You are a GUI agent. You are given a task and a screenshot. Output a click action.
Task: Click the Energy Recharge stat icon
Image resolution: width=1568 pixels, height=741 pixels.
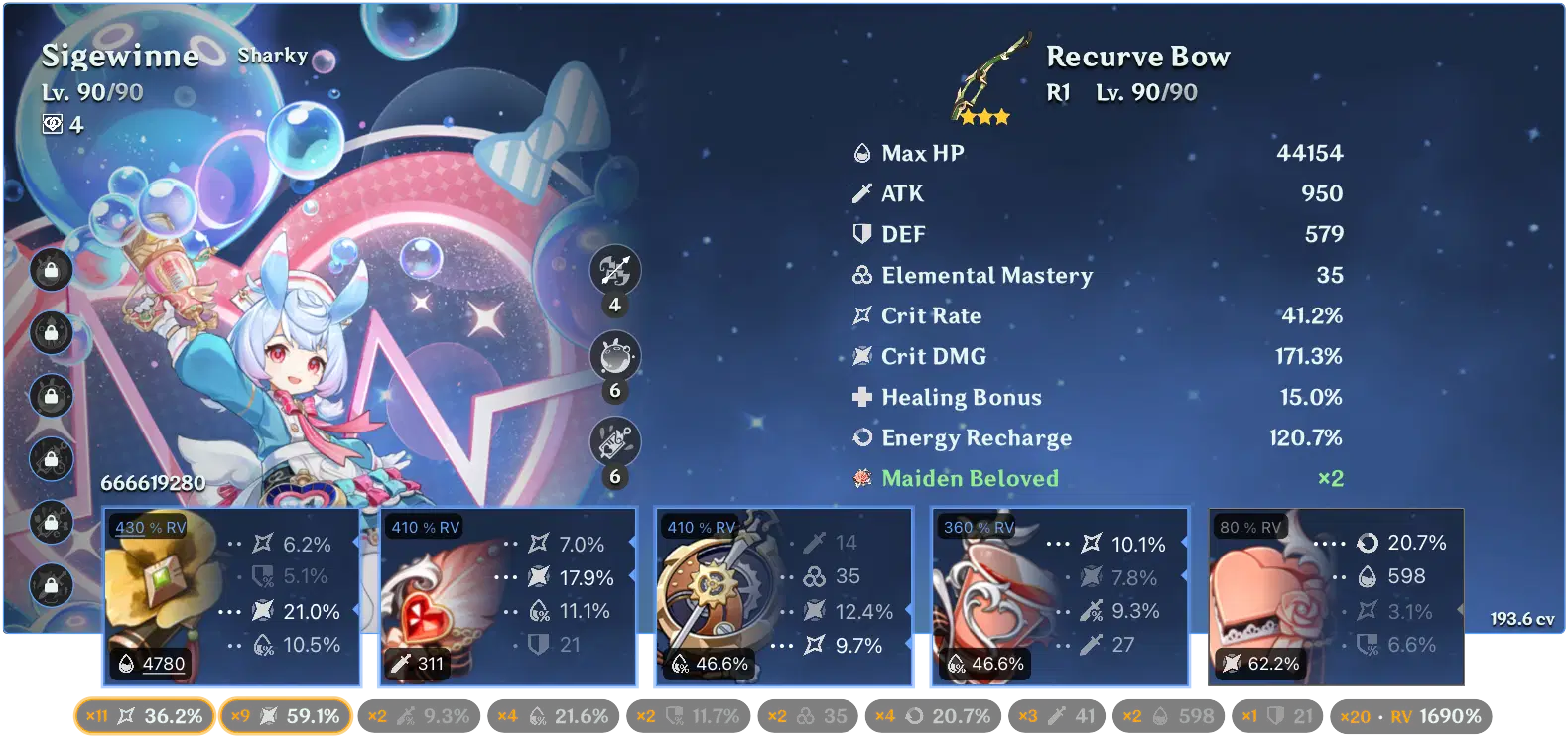point(861,437)
